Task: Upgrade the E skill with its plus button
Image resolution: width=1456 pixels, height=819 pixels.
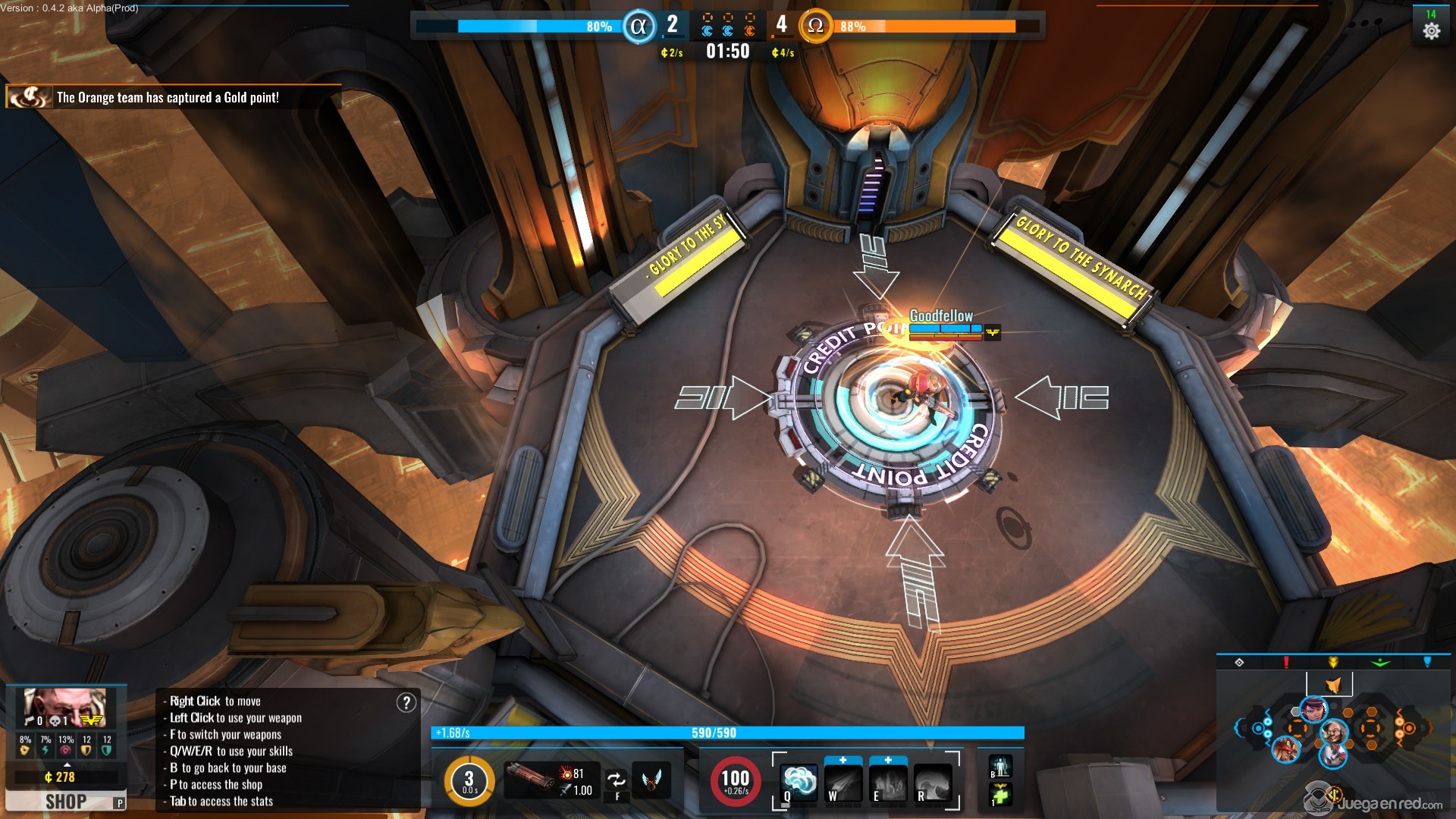Action: (888, 760)
